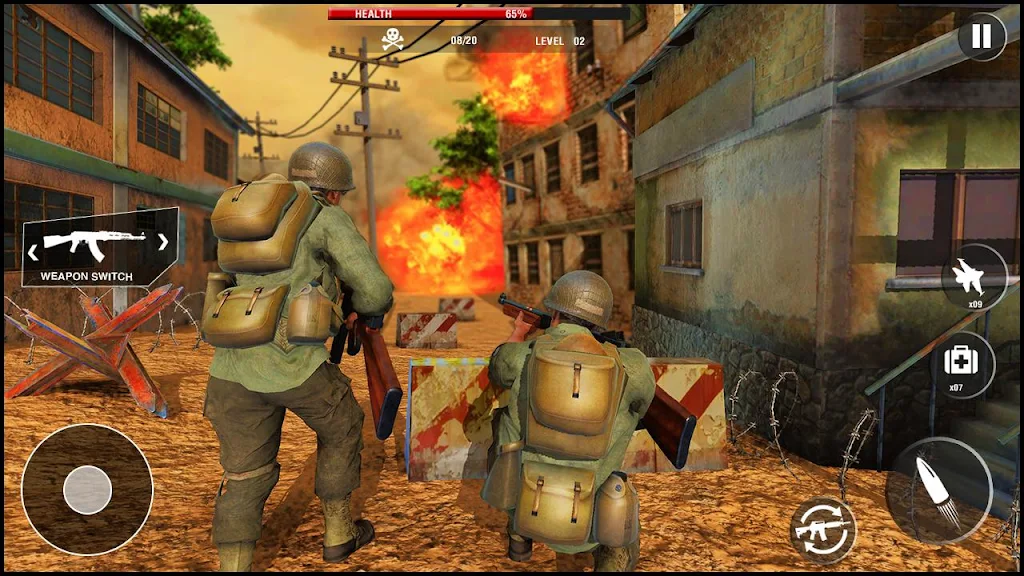1024x576 pixels.
Task: Touch the virtual movement joystick
Action: [x=87, y=490]
